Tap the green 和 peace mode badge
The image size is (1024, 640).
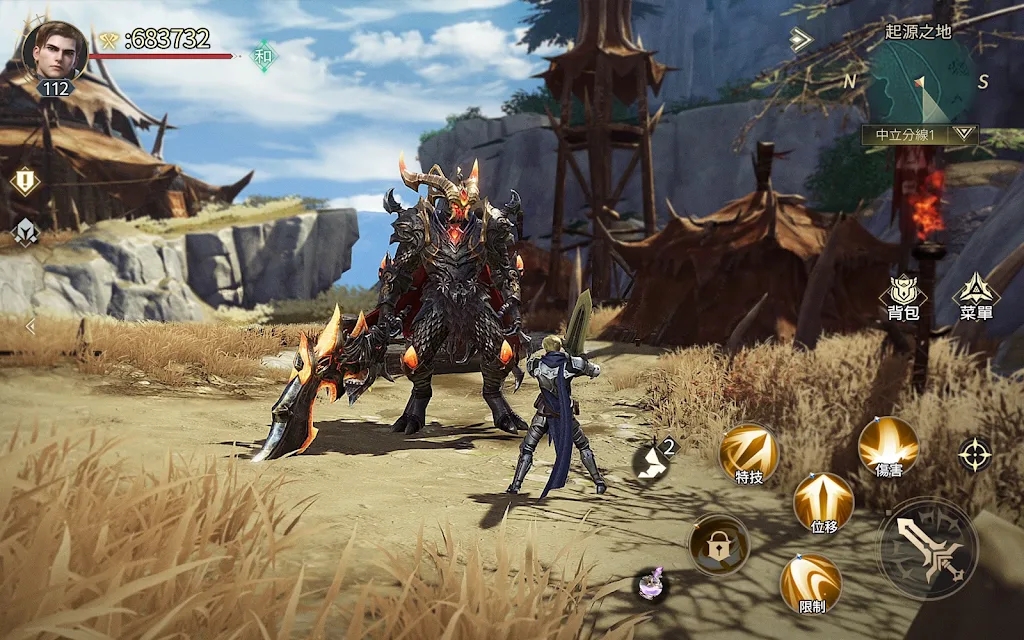tap(264, 55)
